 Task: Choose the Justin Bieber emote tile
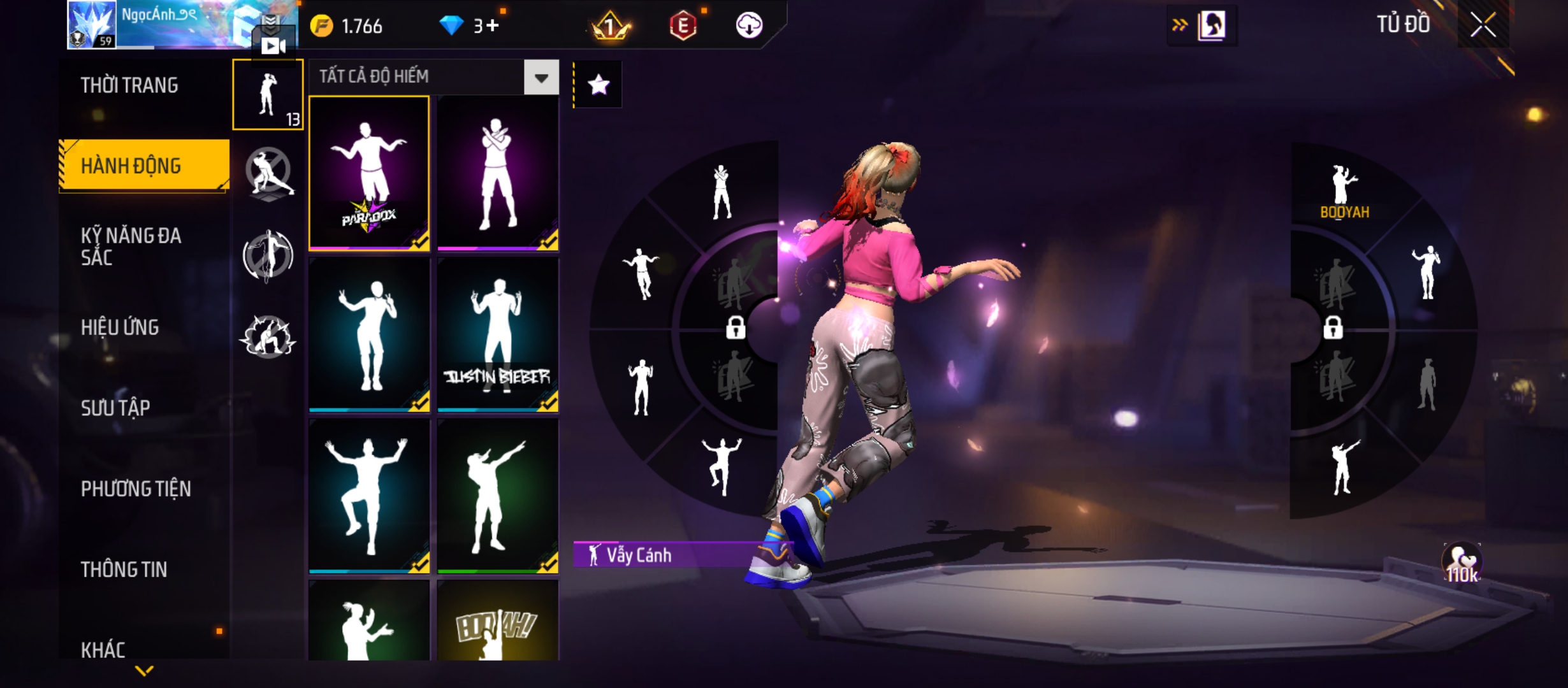coord(498,334)
